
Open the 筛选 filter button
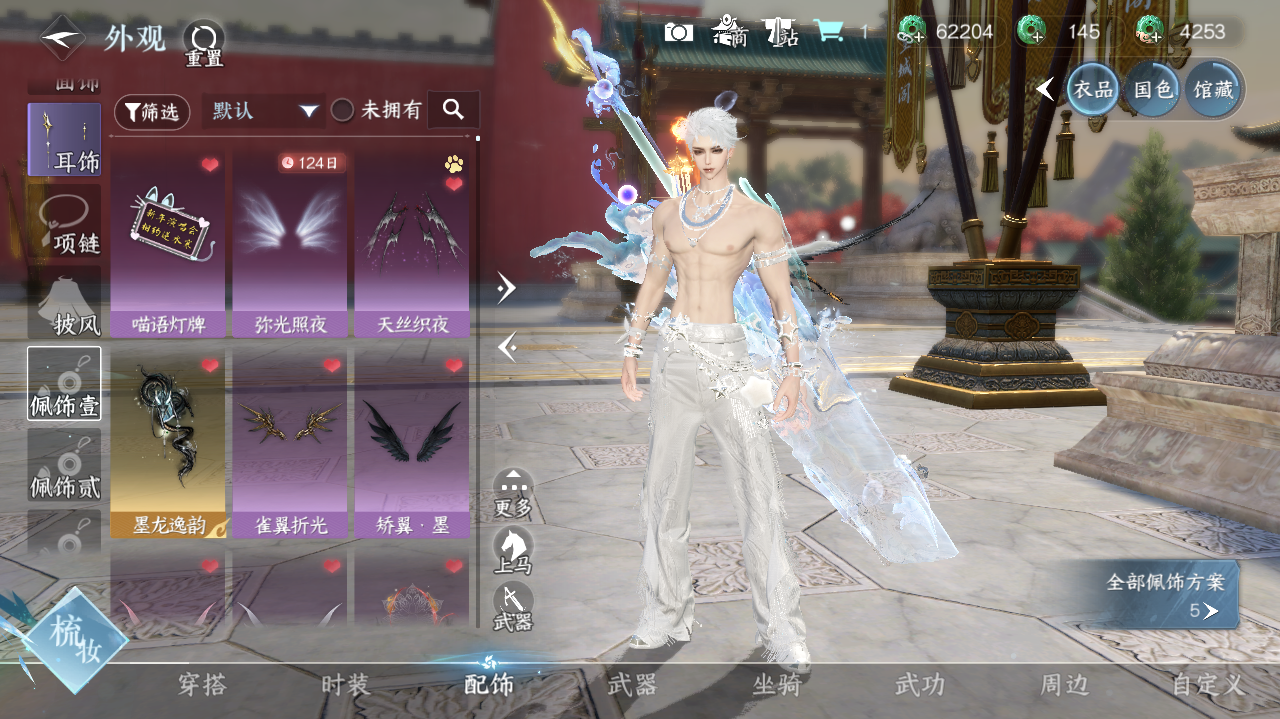152,111
